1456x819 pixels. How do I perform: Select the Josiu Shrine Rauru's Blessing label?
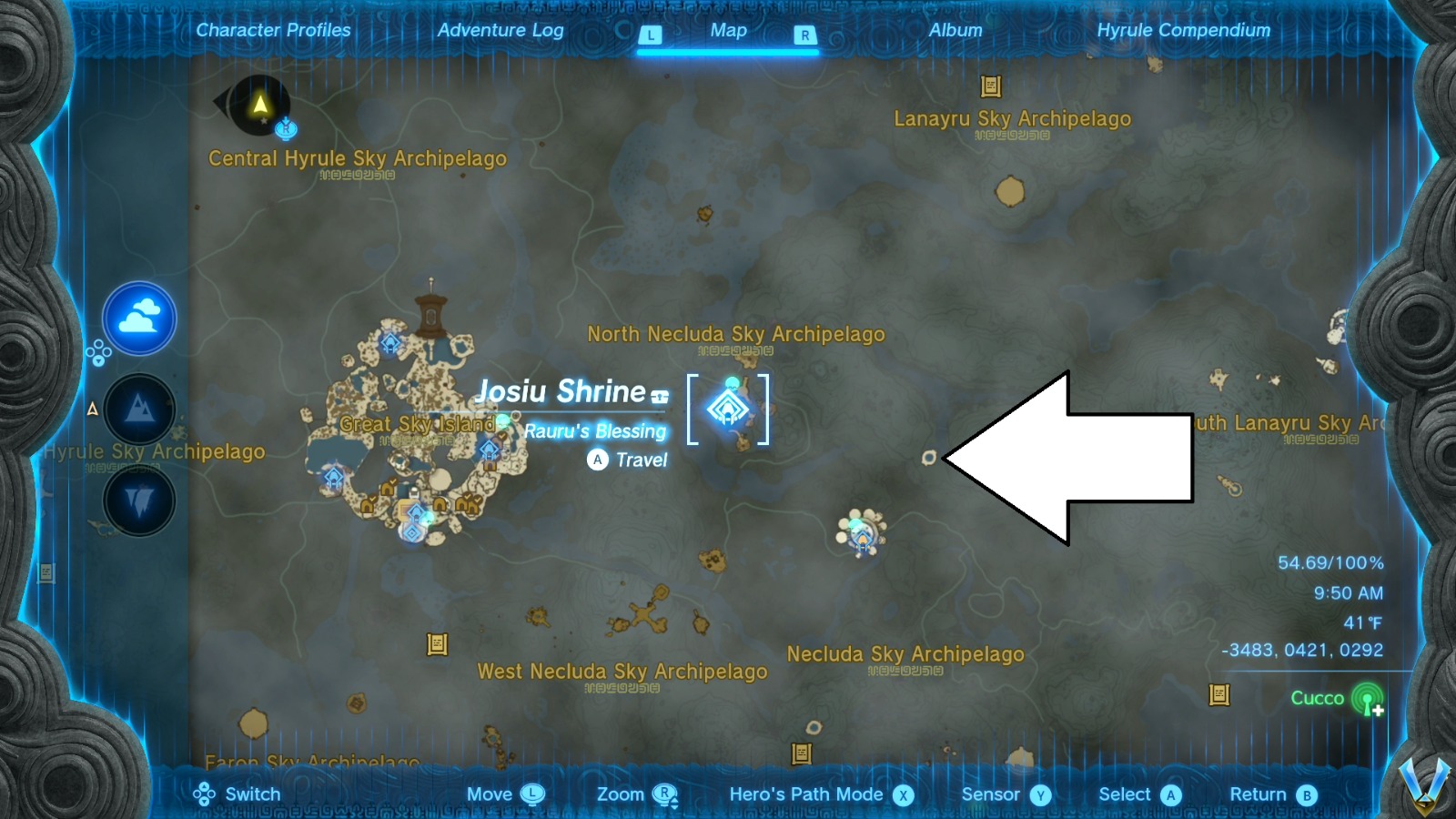594,431
